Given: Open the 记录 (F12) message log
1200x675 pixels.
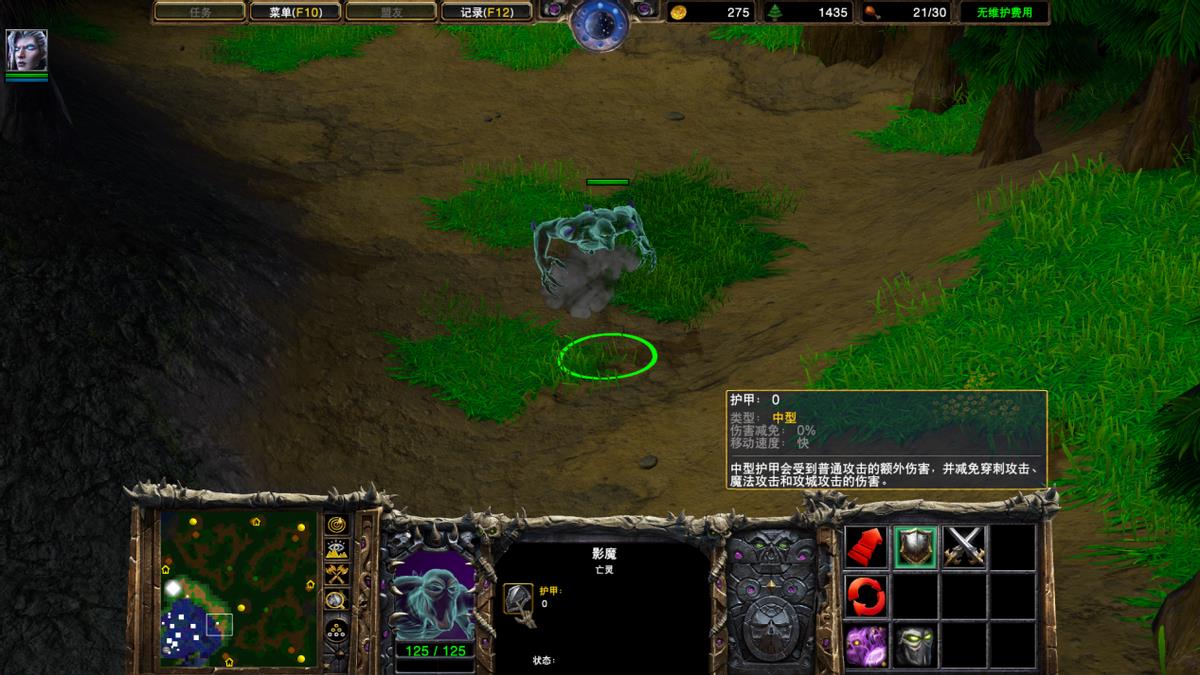Looking at the screenshot, I should (486, 12).
